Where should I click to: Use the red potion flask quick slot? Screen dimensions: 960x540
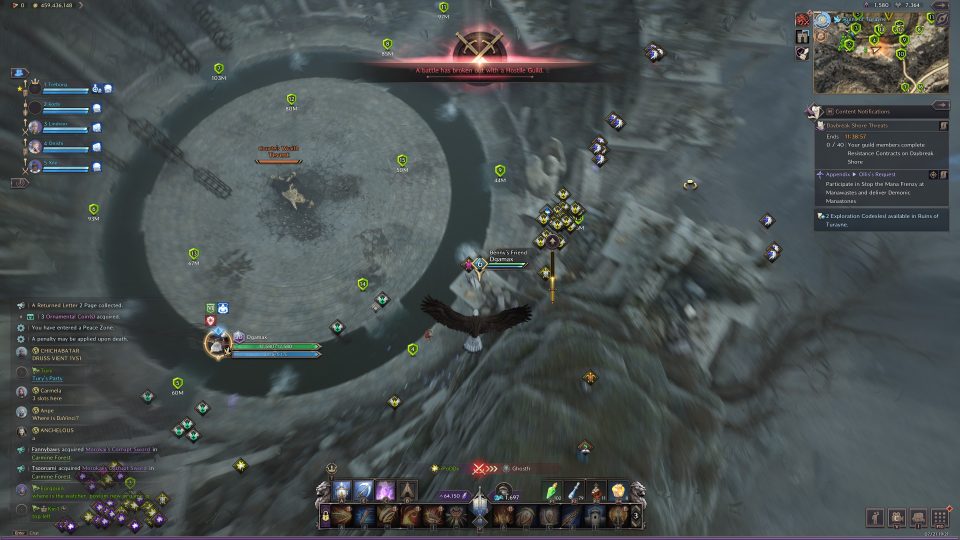pos(597,490)
